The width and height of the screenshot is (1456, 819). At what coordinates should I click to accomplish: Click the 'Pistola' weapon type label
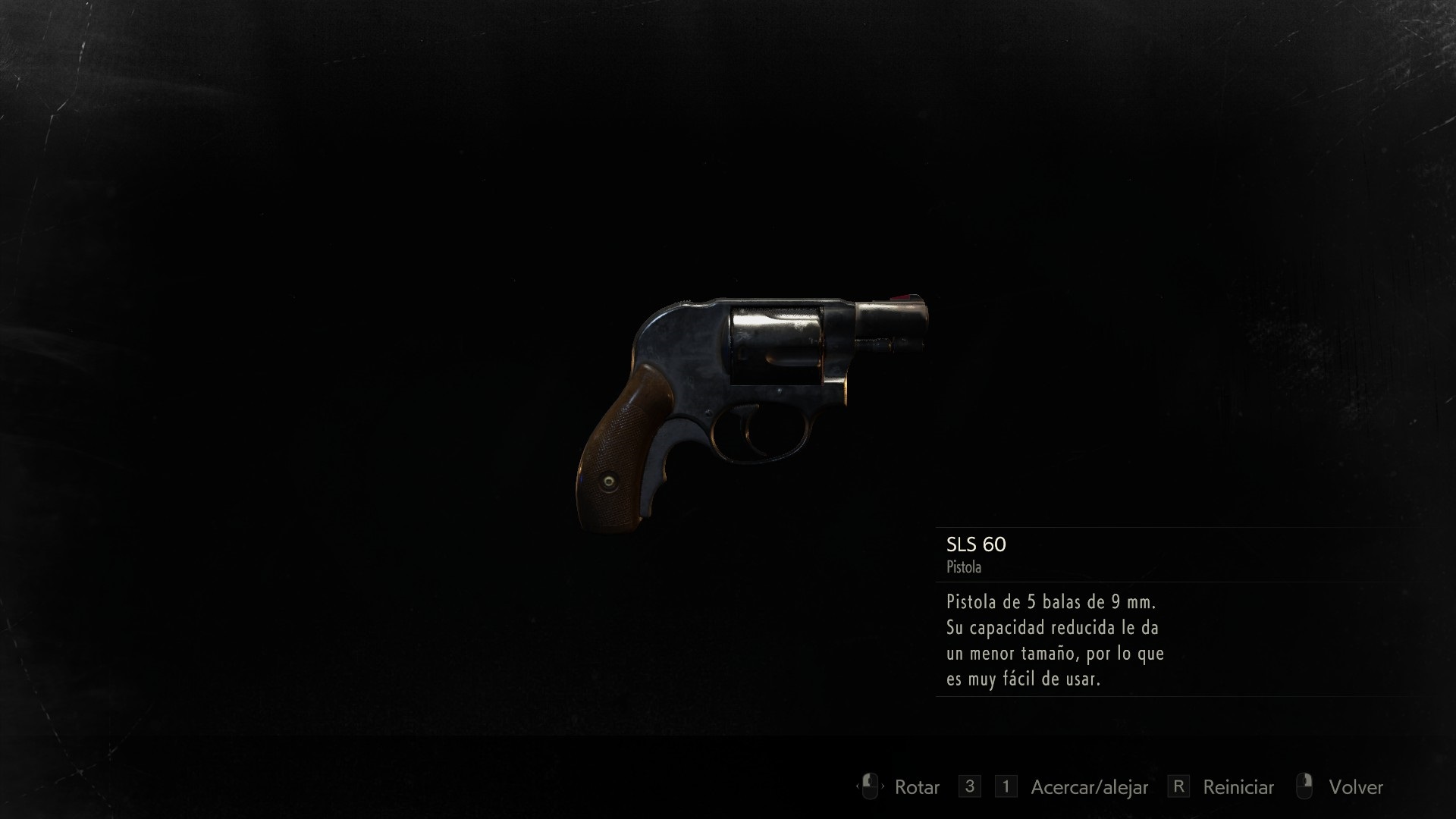click(x=963, y=566)
